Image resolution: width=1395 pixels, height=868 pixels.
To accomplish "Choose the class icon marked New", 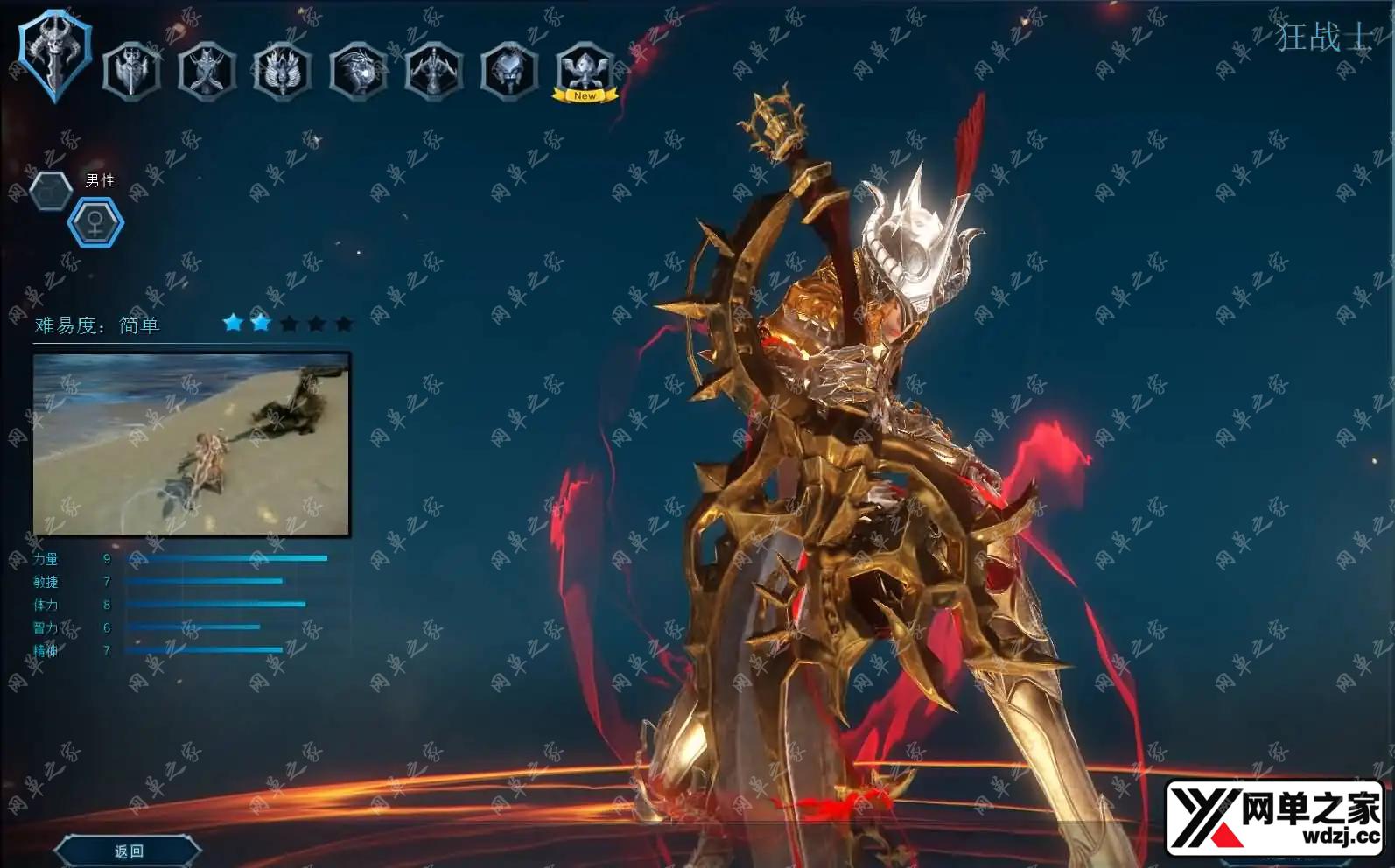I will click(x=585, y=71).
